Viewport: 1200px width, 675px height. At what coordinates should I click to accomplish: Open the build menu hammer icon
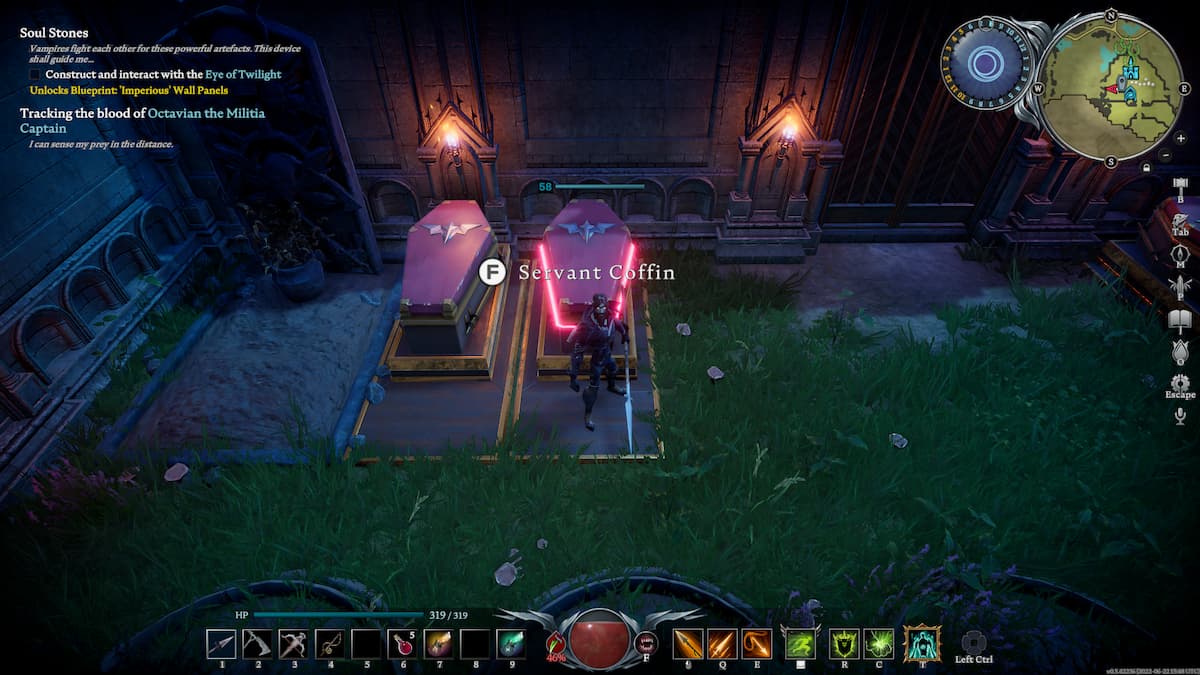click(1180, 185)
